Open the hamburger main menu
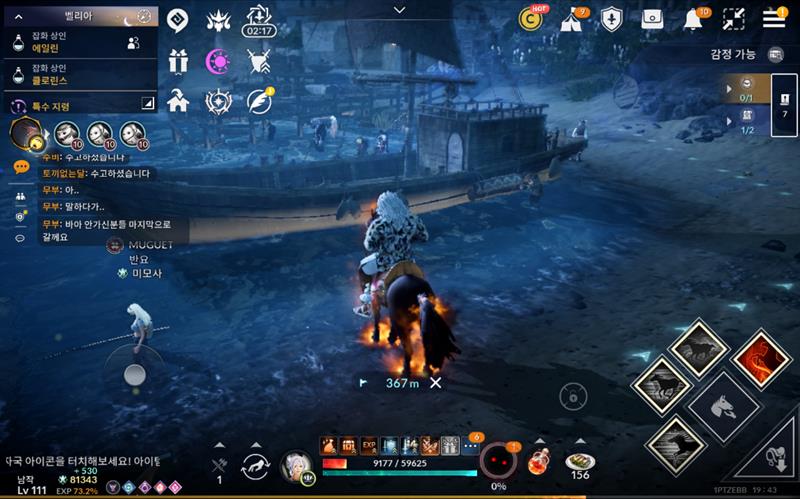 click(x=774, y=18)
